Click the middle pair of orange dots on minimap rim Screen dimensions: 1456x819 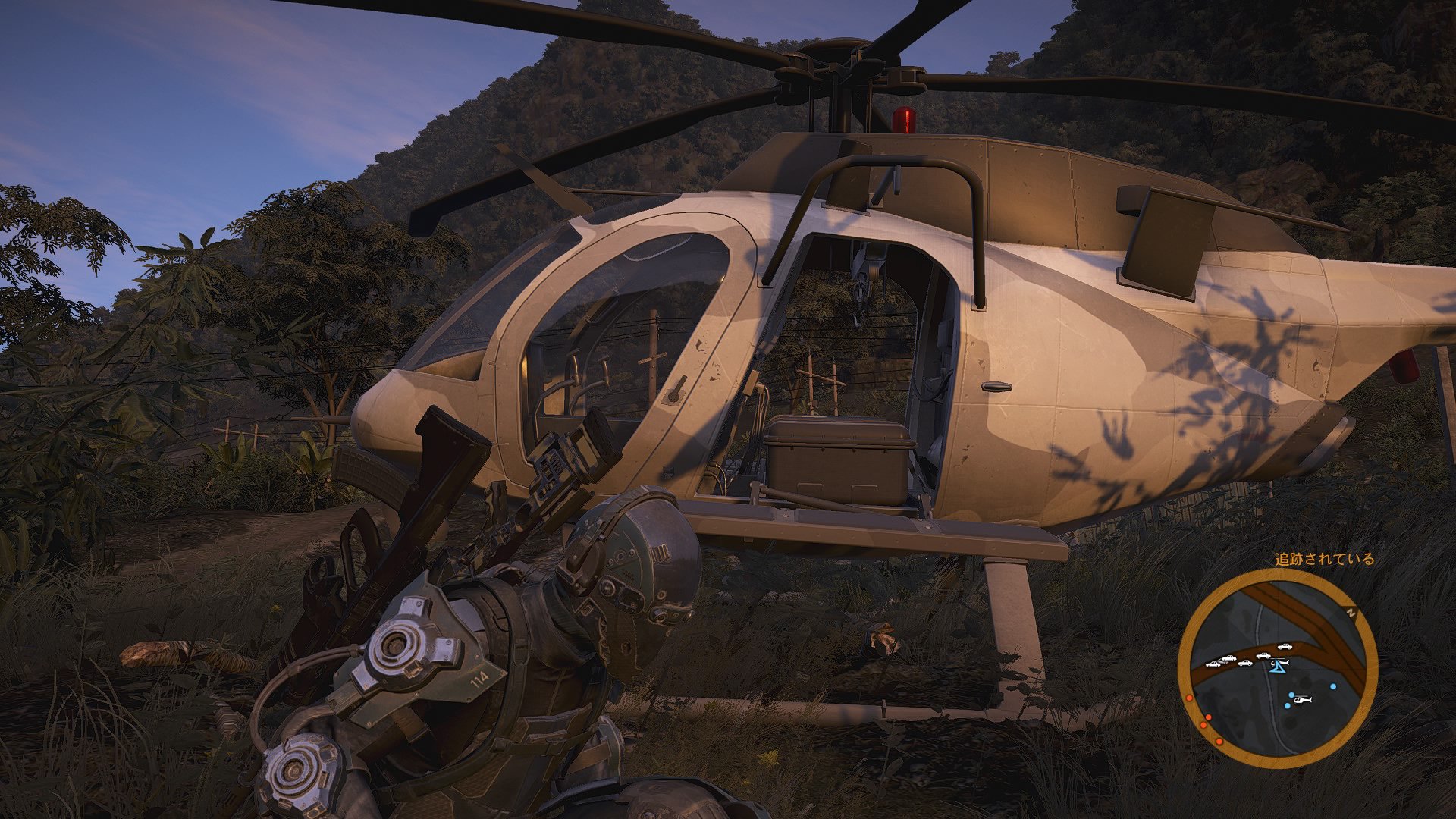[x=1206, y=720]
